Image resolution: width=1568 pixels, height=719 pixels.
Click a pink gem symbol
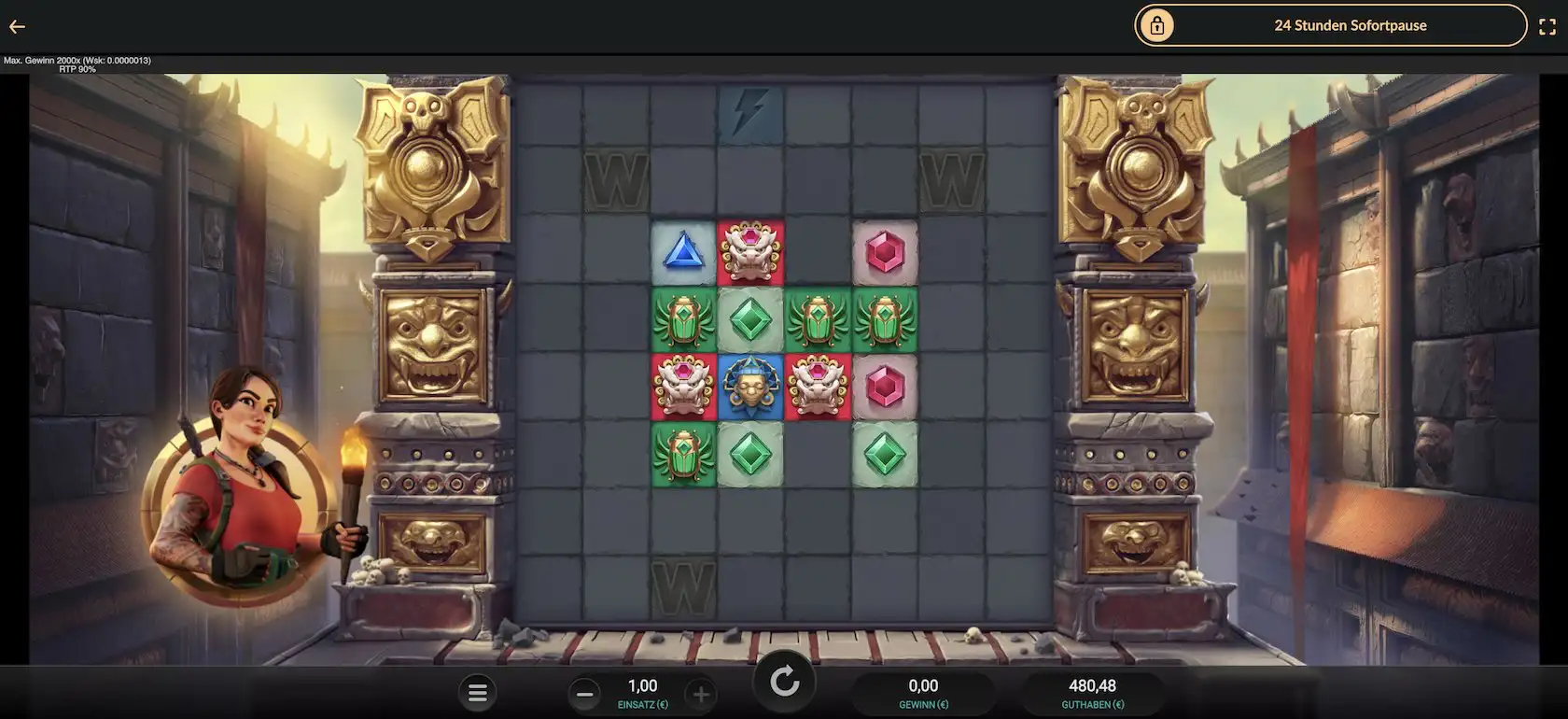click(x=885, y=252)
